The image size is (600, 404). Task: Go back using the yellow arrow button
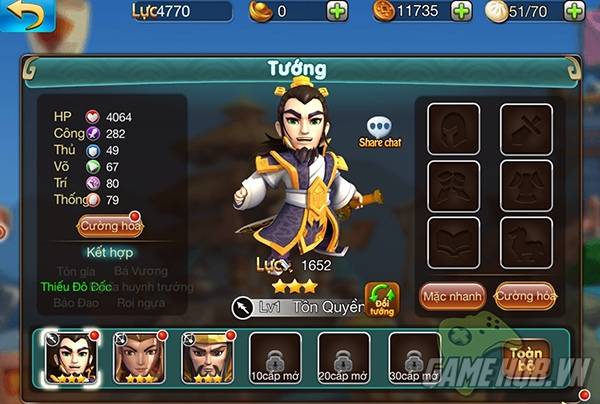22,15
